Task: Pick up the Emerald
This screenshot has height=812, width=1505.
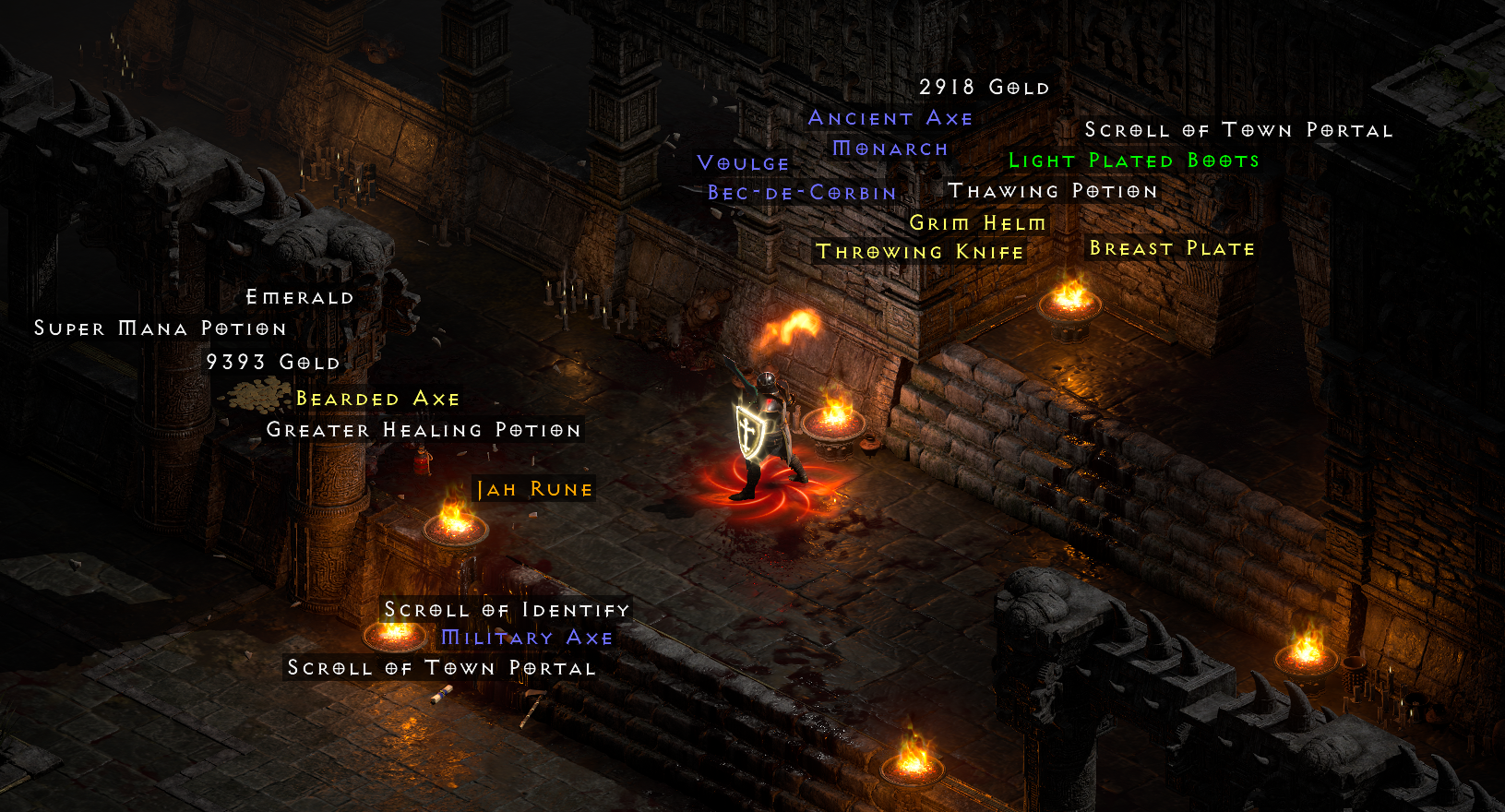Action: (x=298, y=297)
